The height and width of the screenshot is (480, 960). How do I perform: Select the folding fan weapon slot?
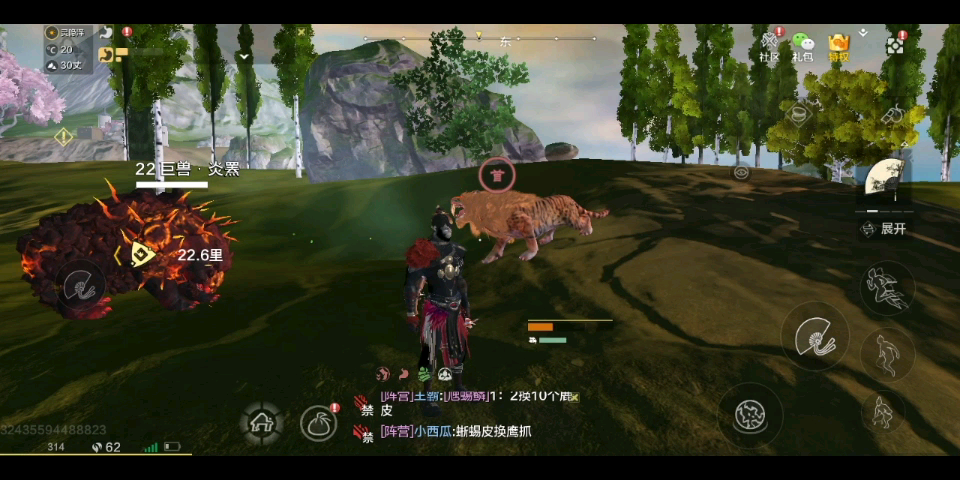[x=884, y=180]
